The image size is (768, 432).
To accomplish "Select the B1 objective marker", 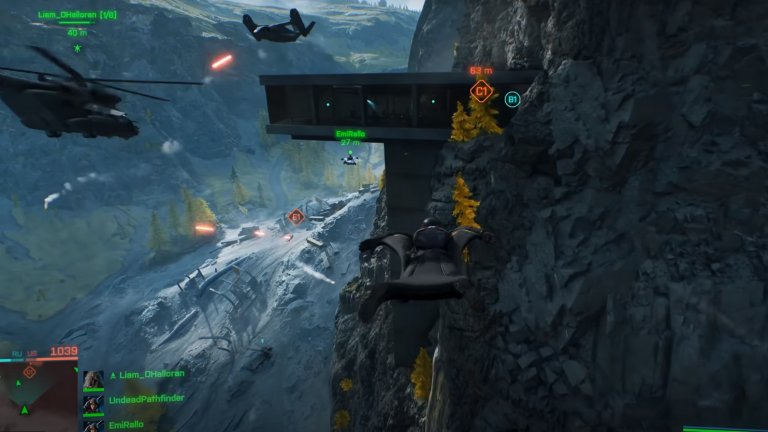I will (512, 99).
